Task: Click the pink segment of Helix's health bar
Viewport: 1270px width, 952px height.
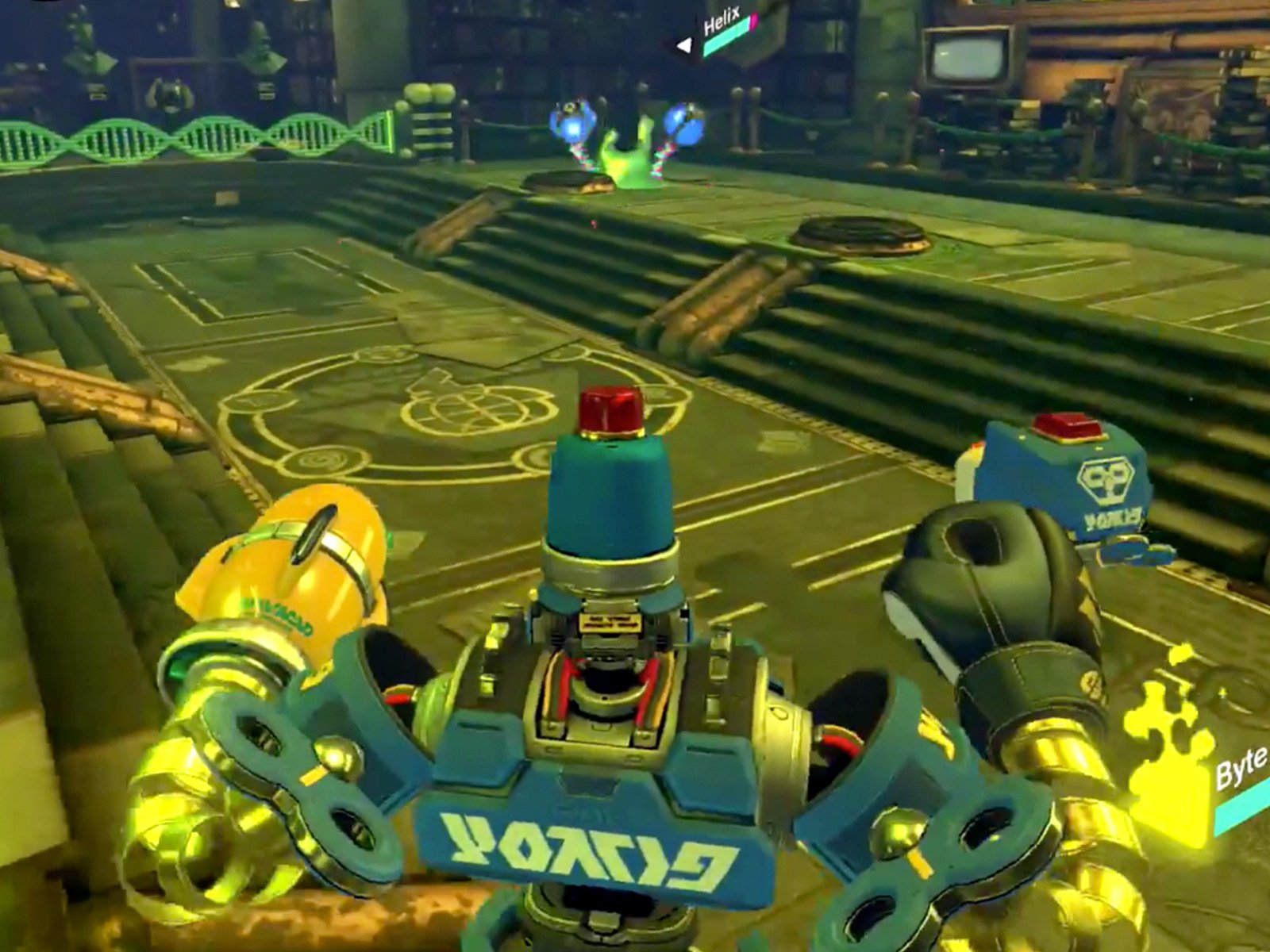Action: pyautogui.click(x=754, y=21)
